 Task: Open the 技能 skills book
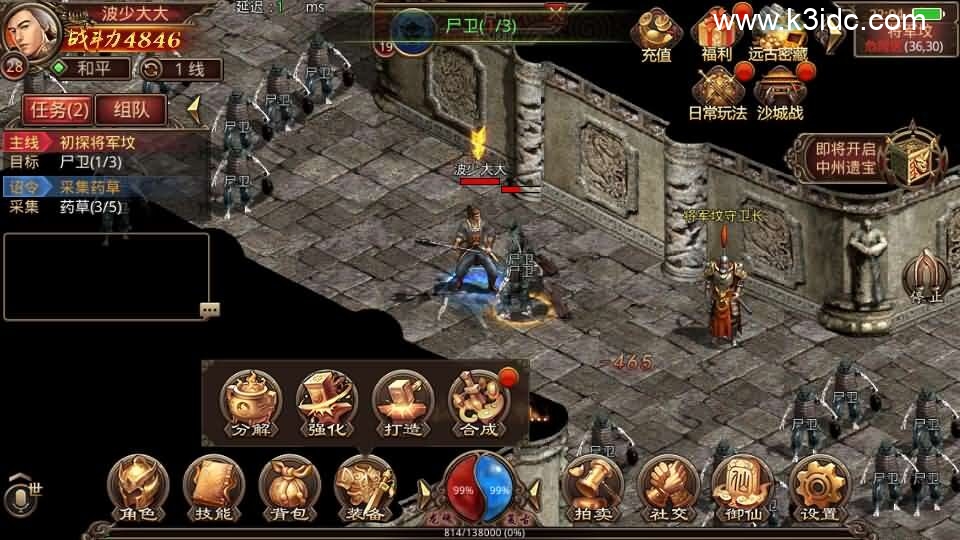pos(213,490)
